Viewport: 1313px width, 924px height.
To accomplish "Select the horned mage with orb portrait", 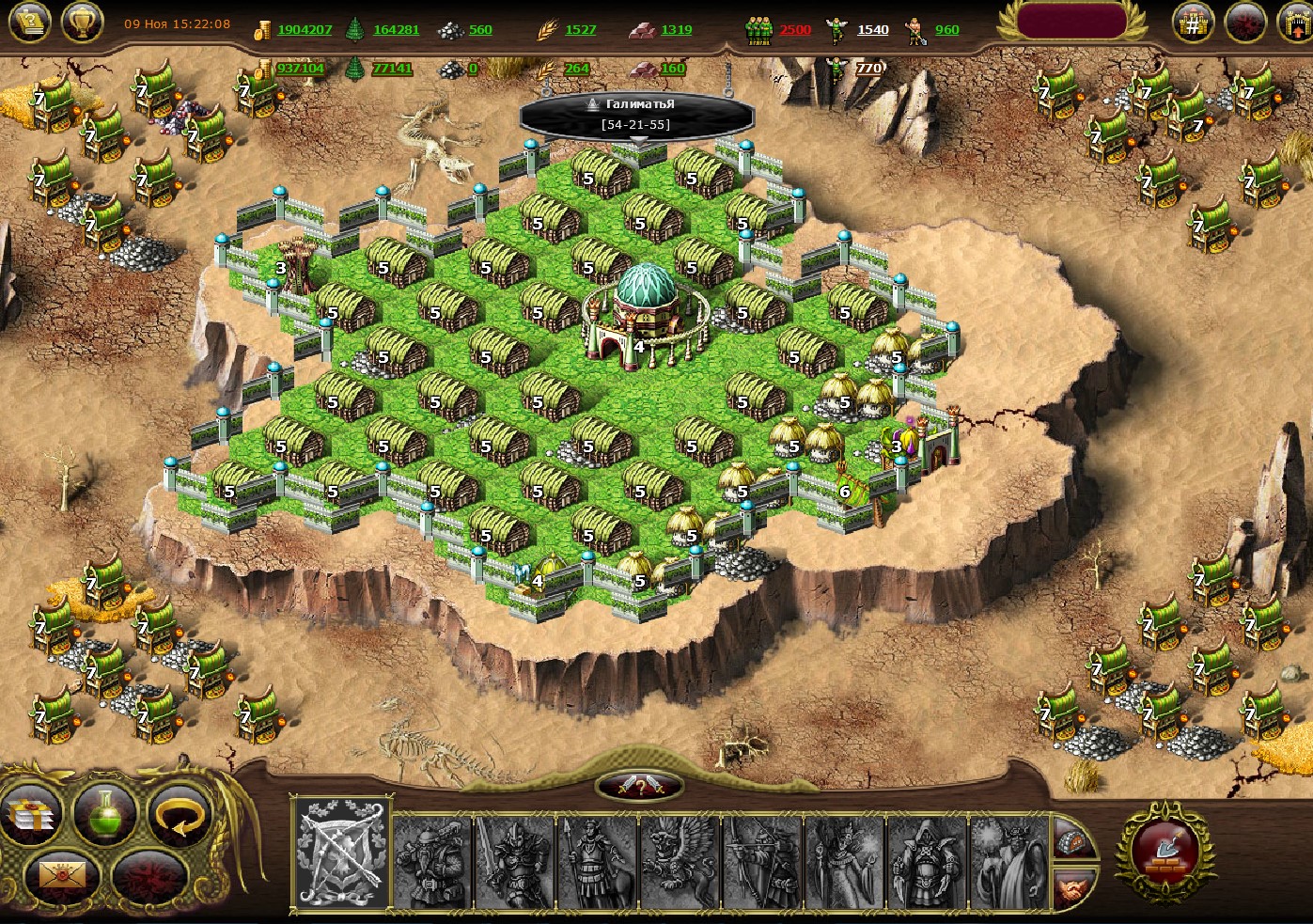I will (x=1008, y=861).
